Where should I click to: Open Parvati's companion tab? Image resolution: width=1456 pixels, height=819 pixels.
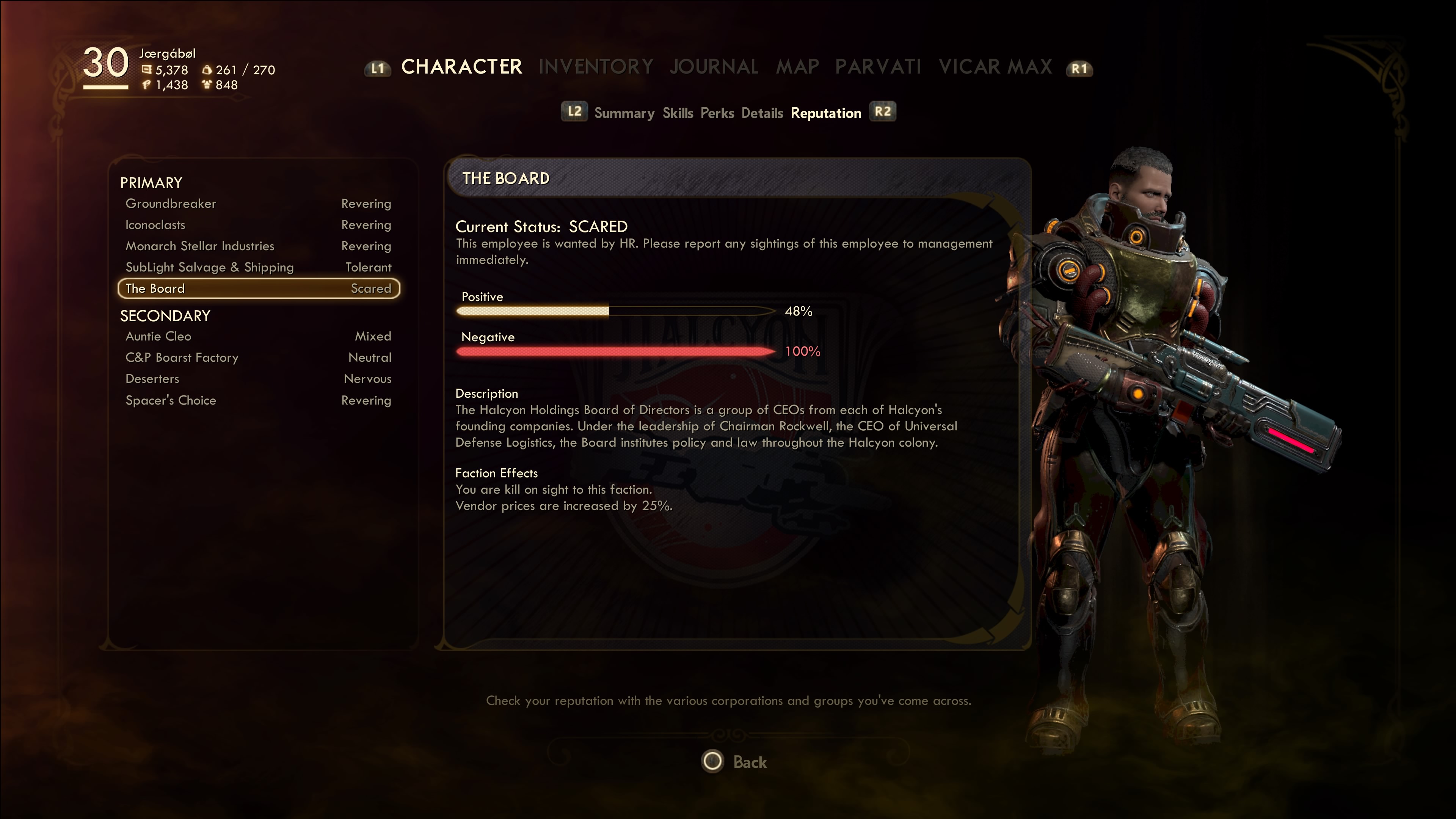click(878, 67)
